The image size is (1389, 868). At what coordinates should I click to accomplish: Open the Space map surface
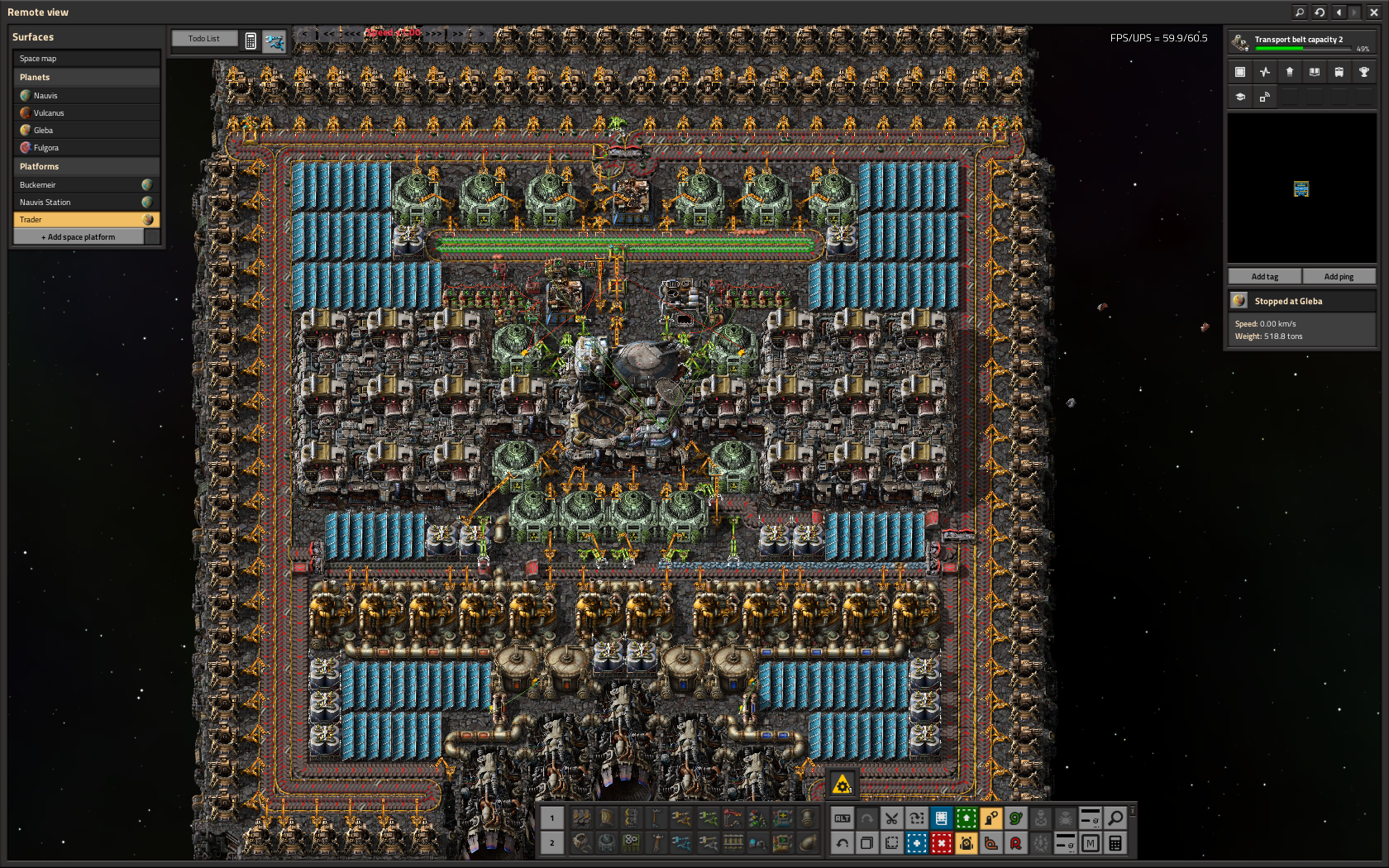tap(86, 59)
